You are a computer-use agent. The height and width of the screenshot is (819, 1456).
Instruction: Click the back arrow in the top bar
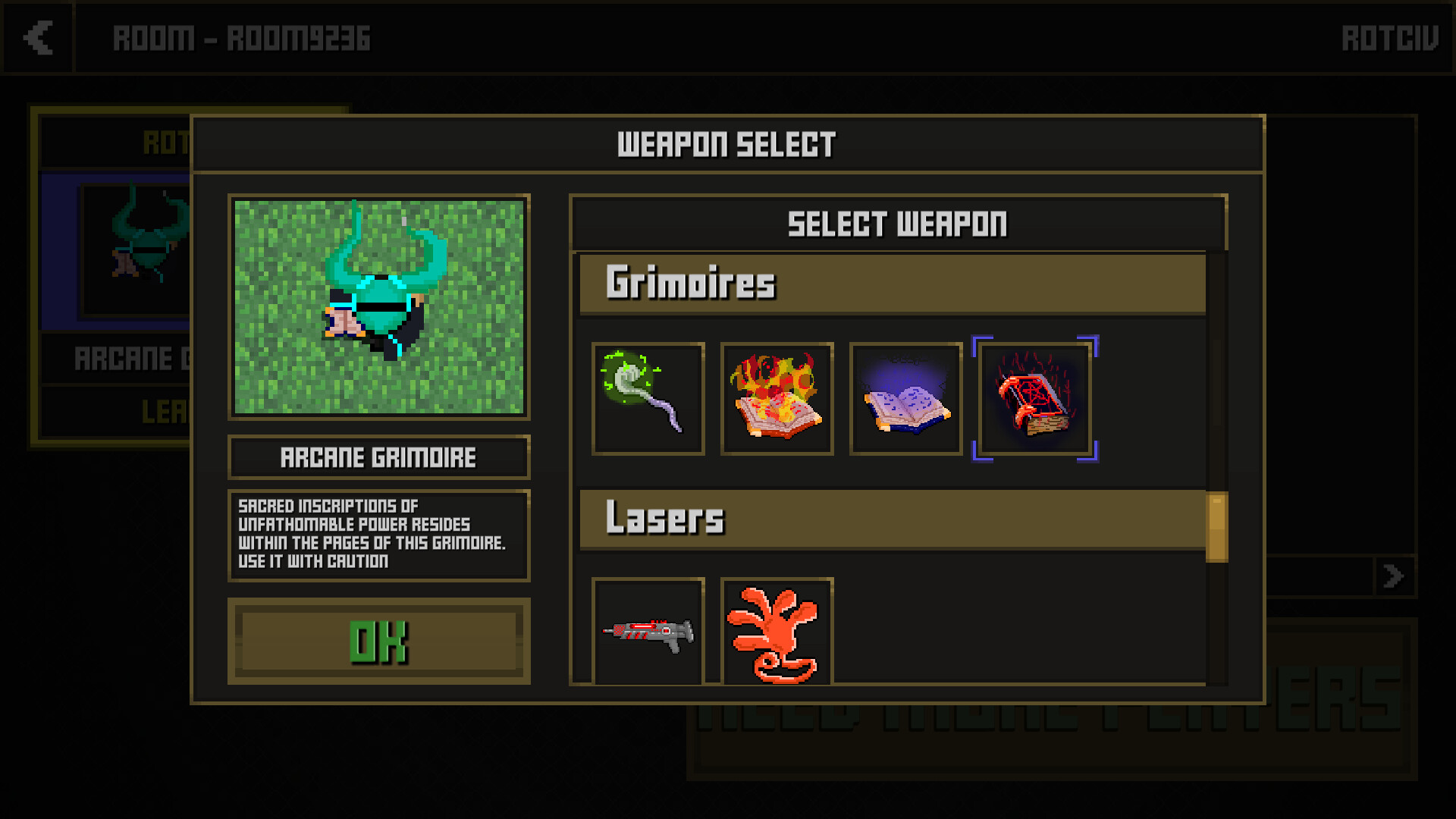[x=37, y=39]
